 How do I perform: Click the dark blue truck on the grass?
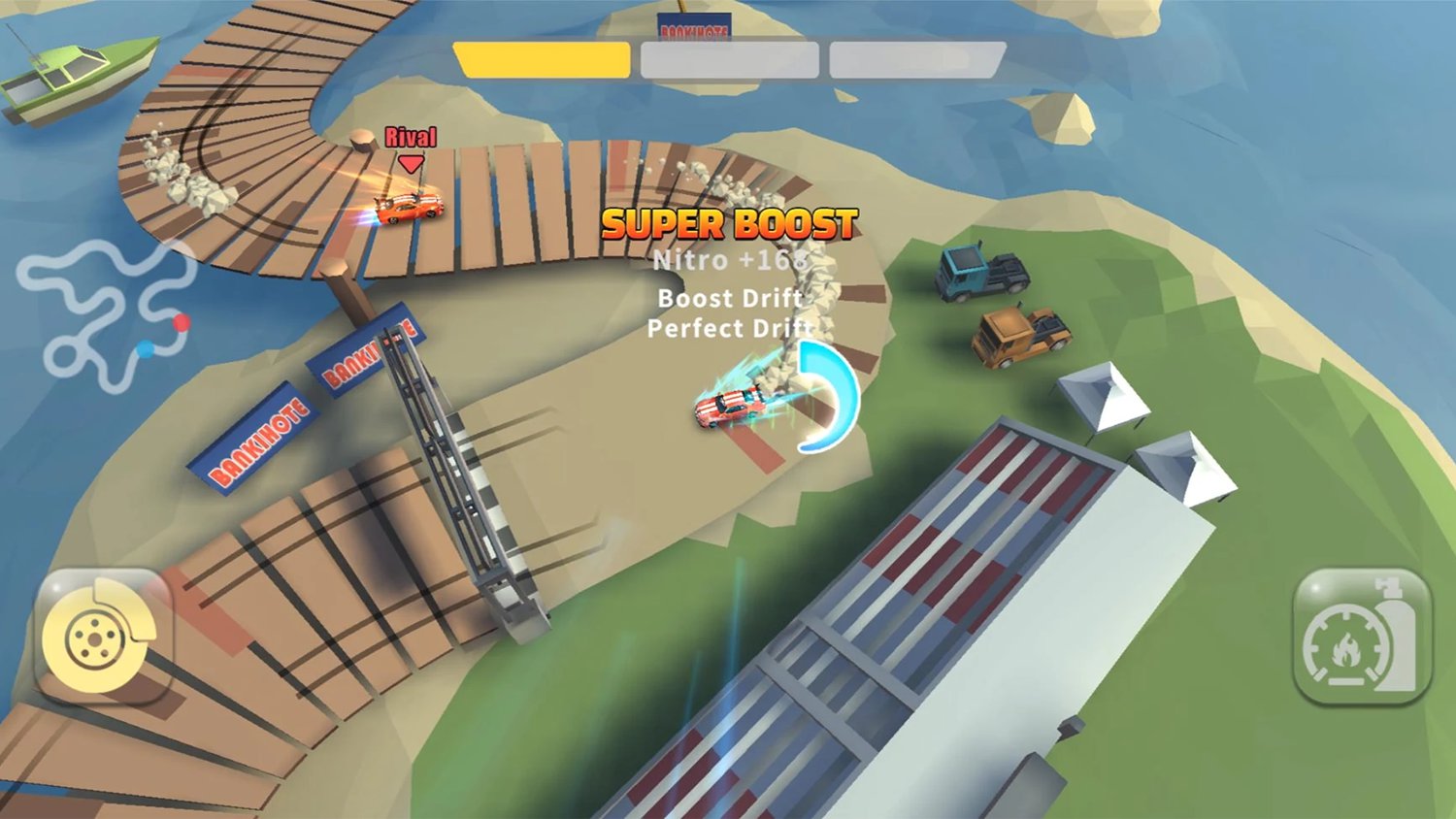point(980,273)
